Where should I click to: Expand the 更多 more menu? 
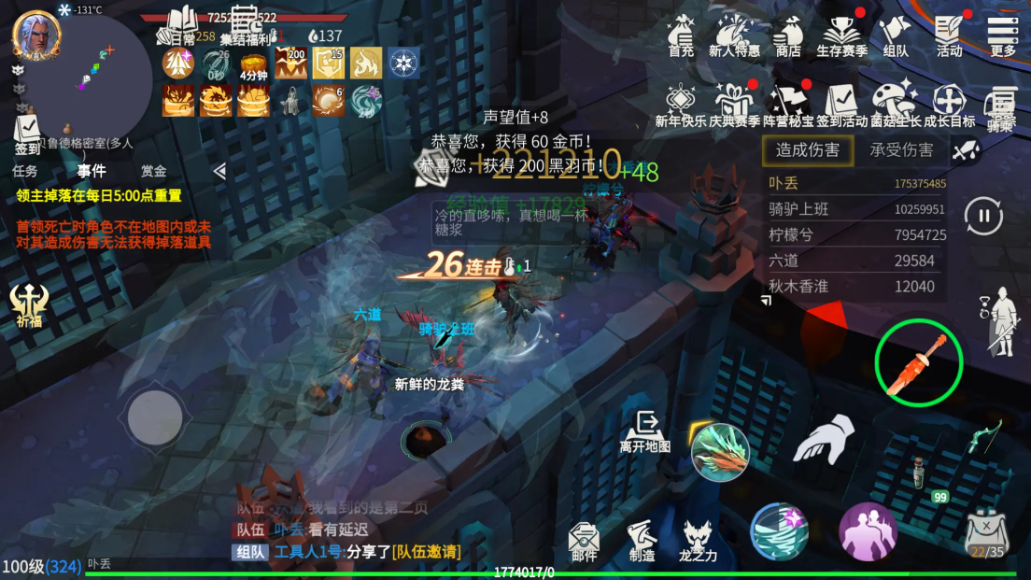pos(1002,35)
